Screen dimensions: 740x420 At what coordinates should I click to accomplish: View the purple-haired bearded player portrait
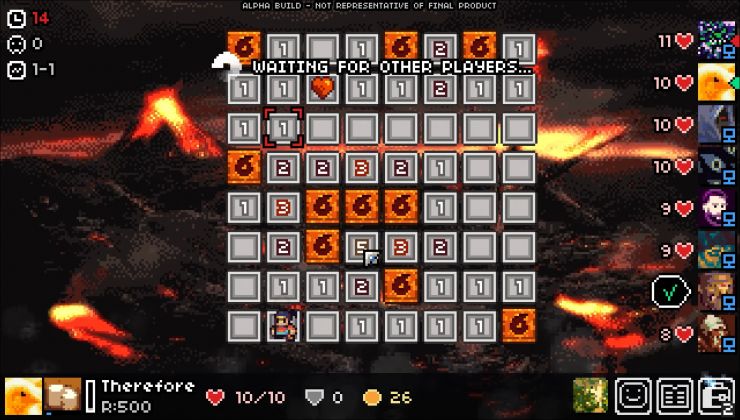click(x=716, y=208)
